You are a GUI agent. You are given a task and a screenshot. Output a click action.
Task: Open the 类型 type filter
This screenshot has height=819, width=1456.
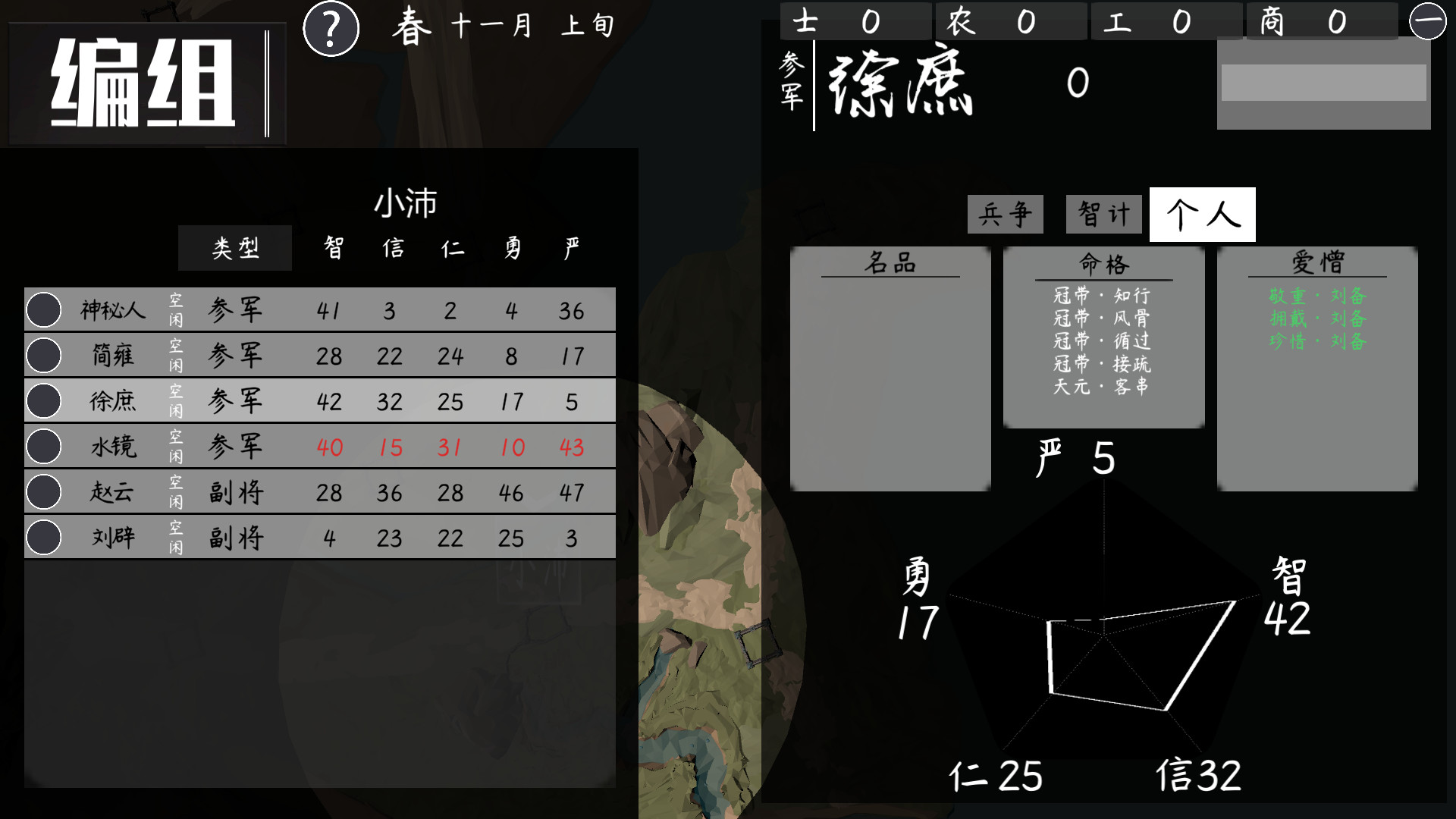[235, 246]
